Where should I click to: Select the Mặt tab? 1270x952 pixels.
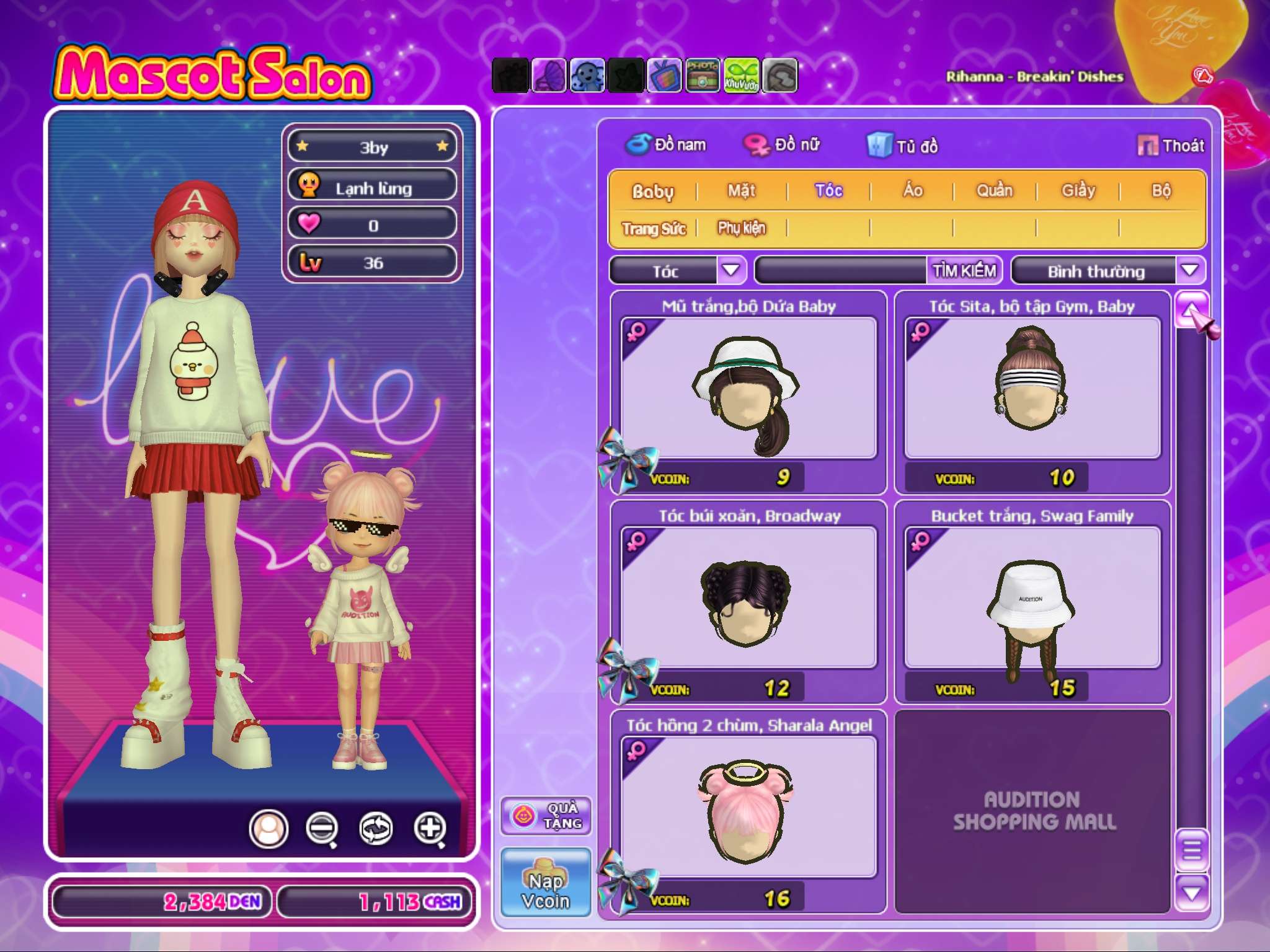click(x=742, y=191)
